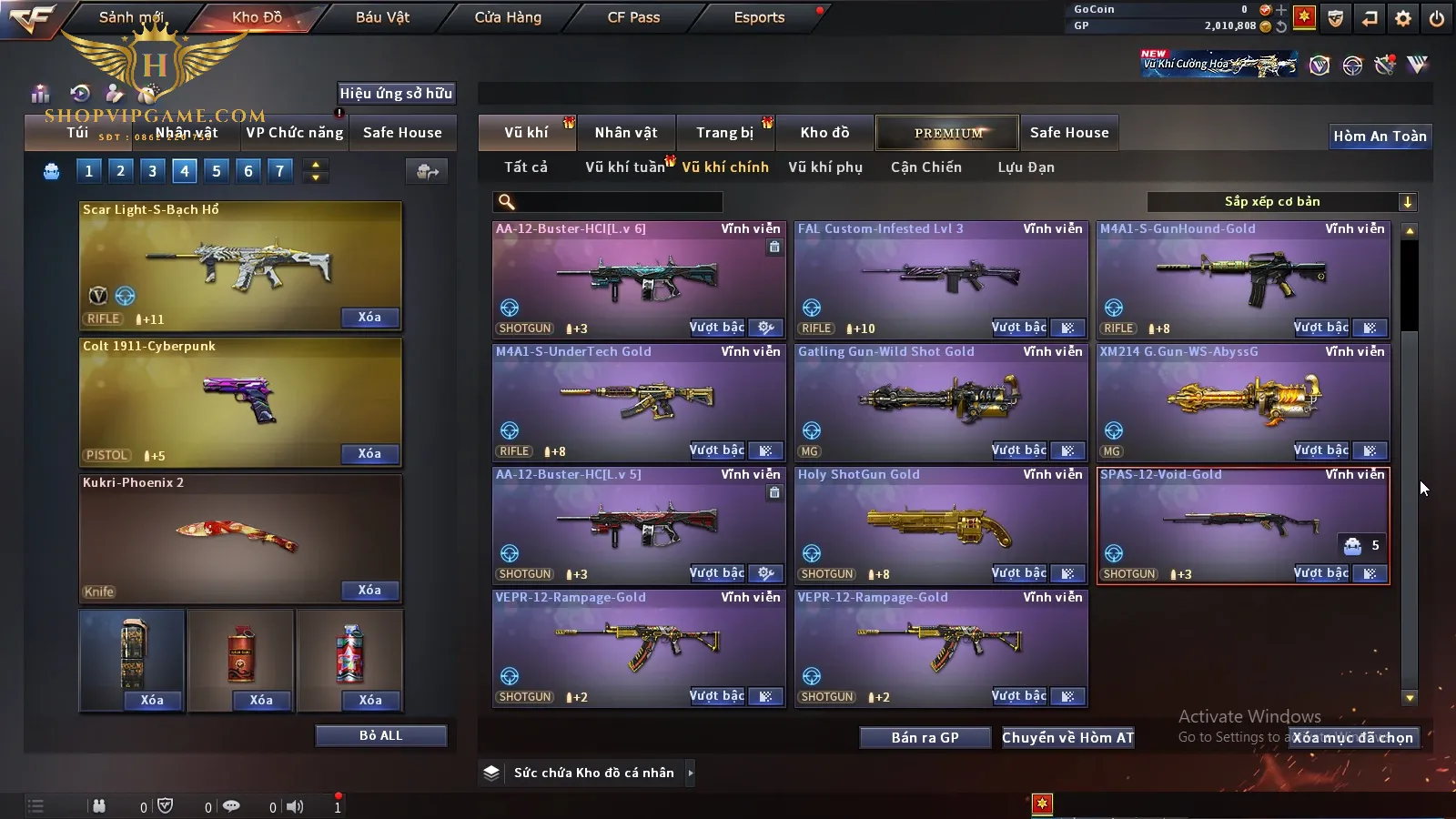Open the Cửa Hàng shop menu
The image size is (1456, 819).
click(x=508, y=17)
